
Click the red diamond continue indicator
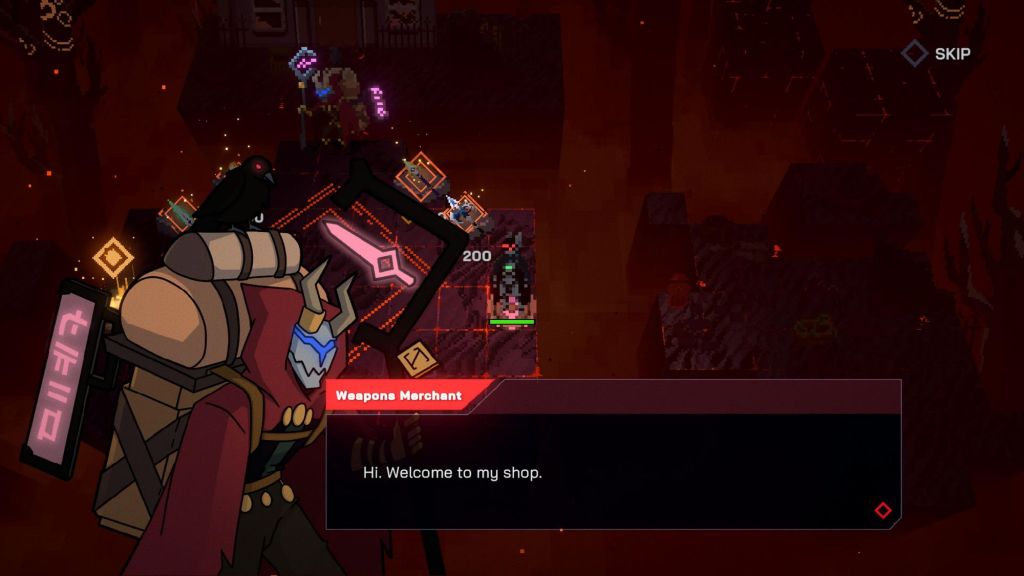click(882, 510)
